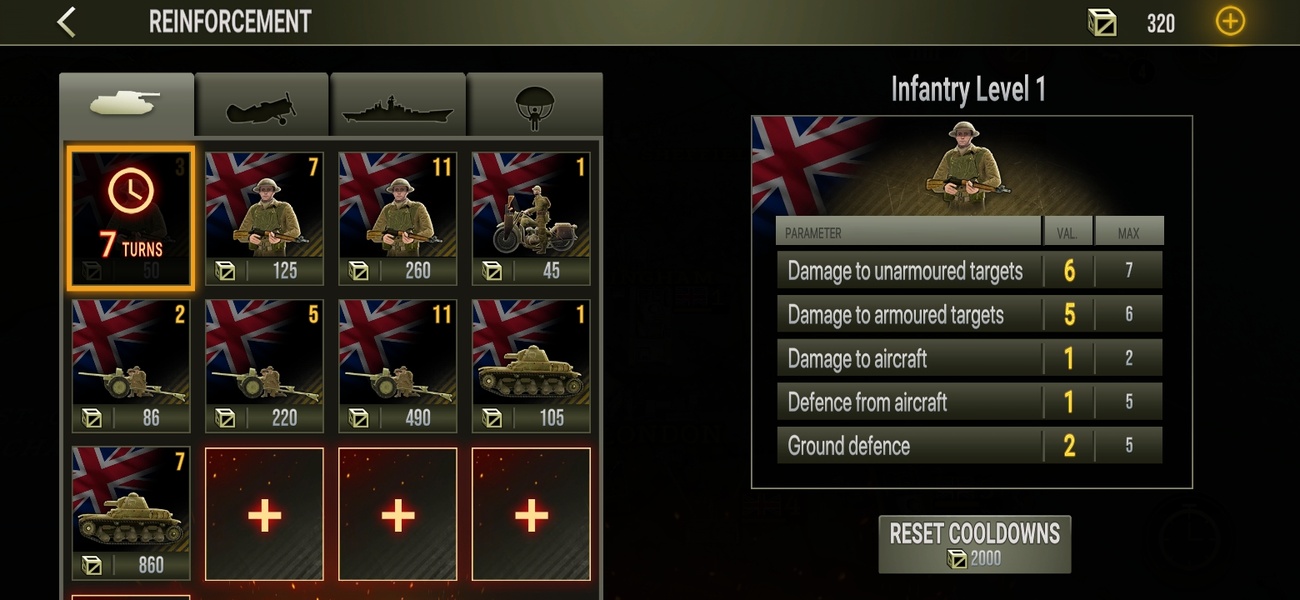Show the tank ground units tab
This screenshot has width=1300, height=600.
[126, 105]
